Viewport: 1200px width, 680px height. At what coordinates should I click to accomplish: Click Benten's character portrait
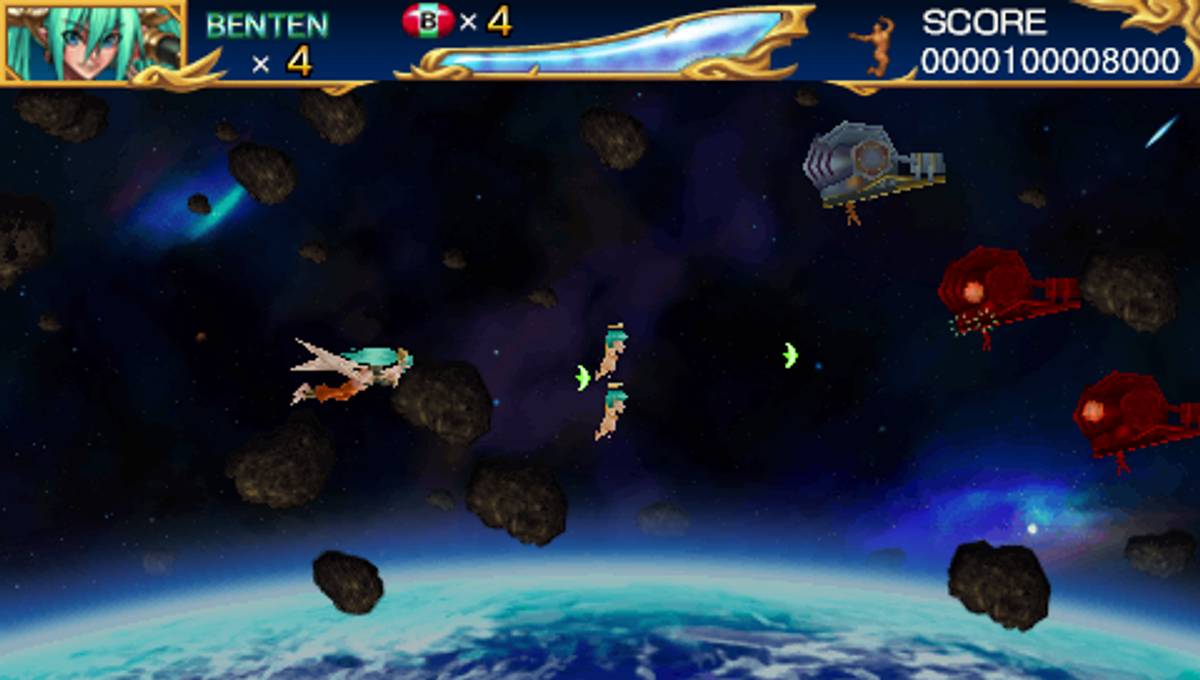point(92,40)
